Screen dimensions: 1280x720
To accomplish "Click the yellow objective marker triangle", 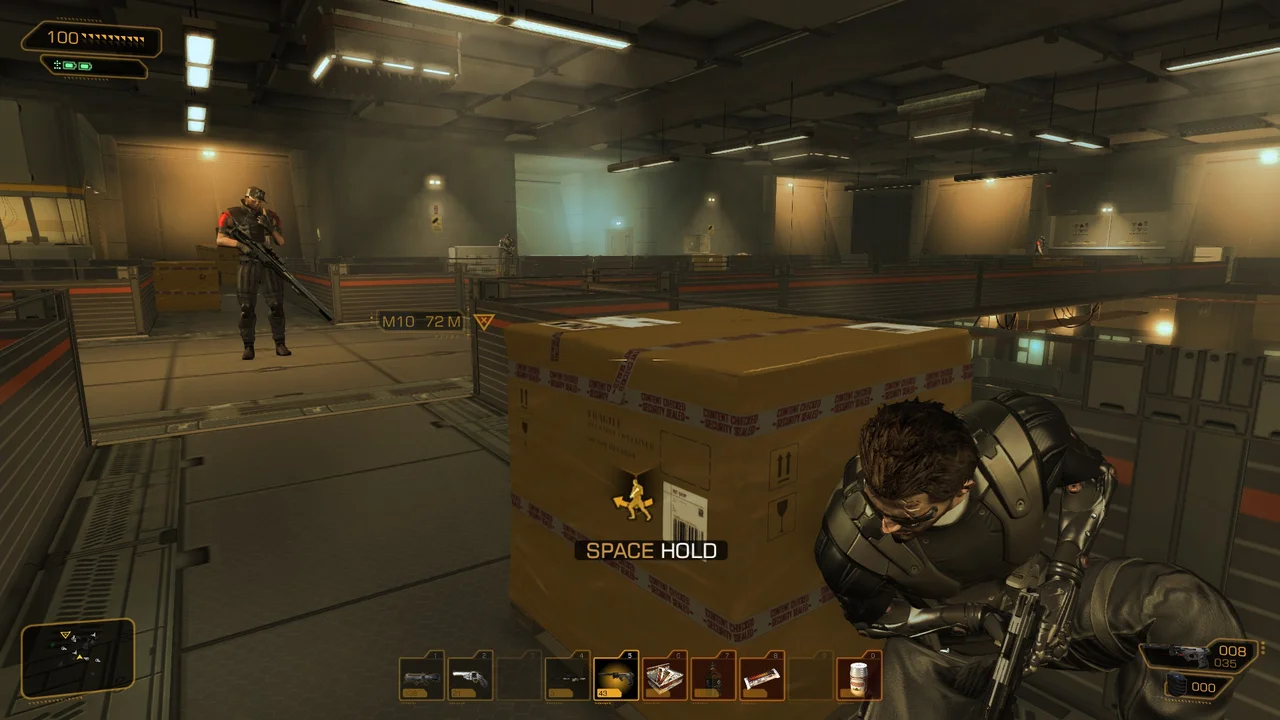I will pyautogui.click(x=484, y=322).
